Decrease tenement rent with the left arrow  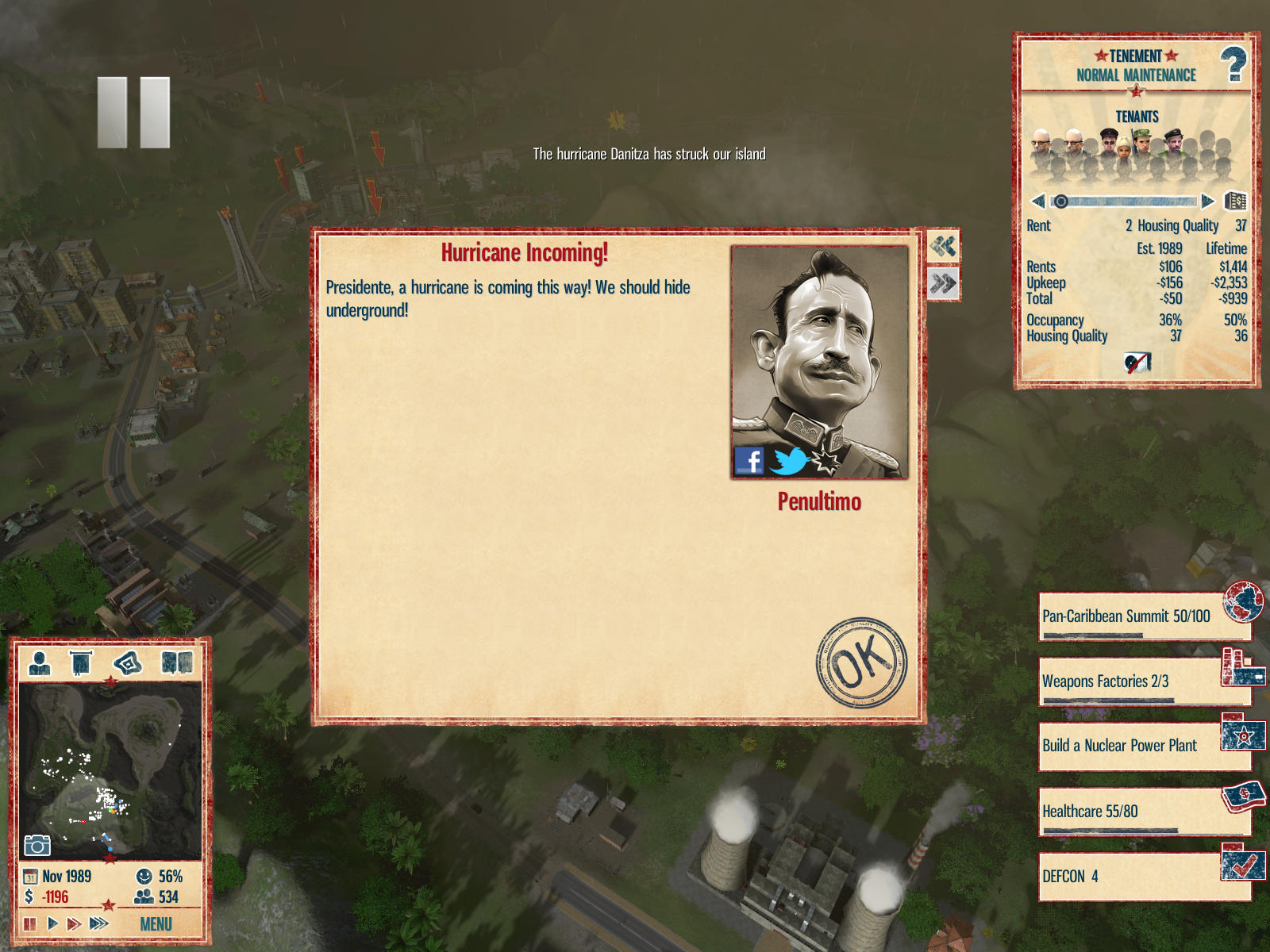pos(1037,202)
